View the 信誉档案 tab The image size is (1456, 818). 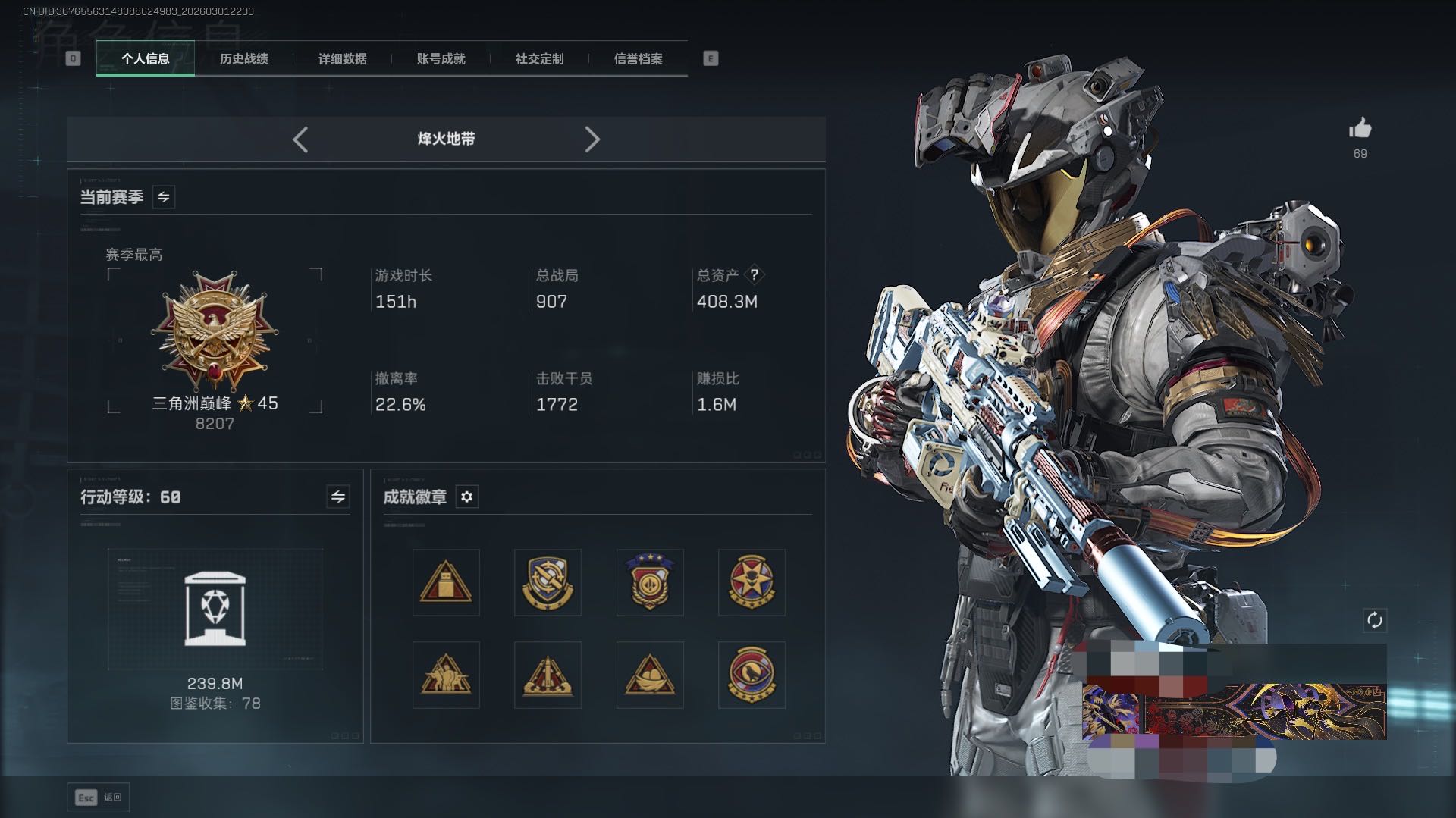coord(638,58)
